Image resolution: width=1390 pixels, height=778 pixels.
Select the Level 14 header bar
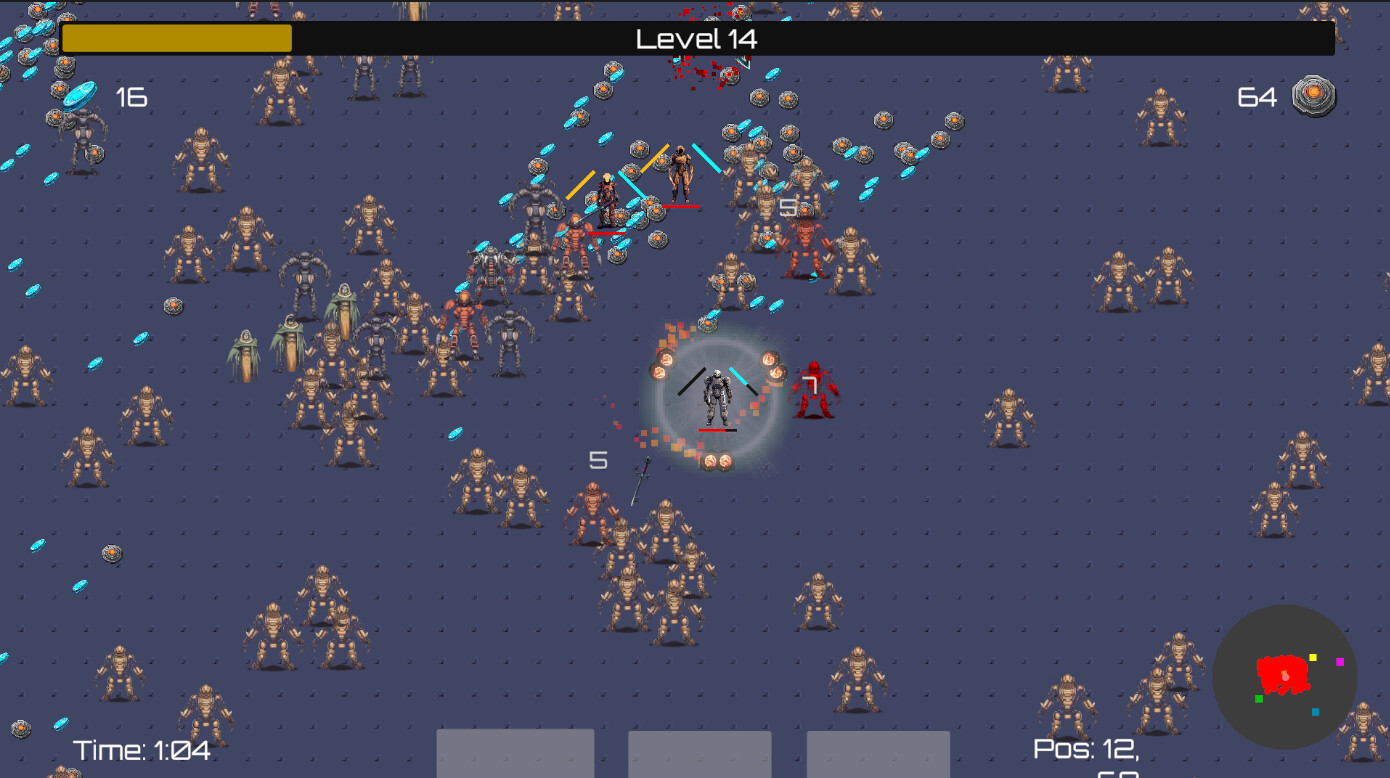point(697,39)
